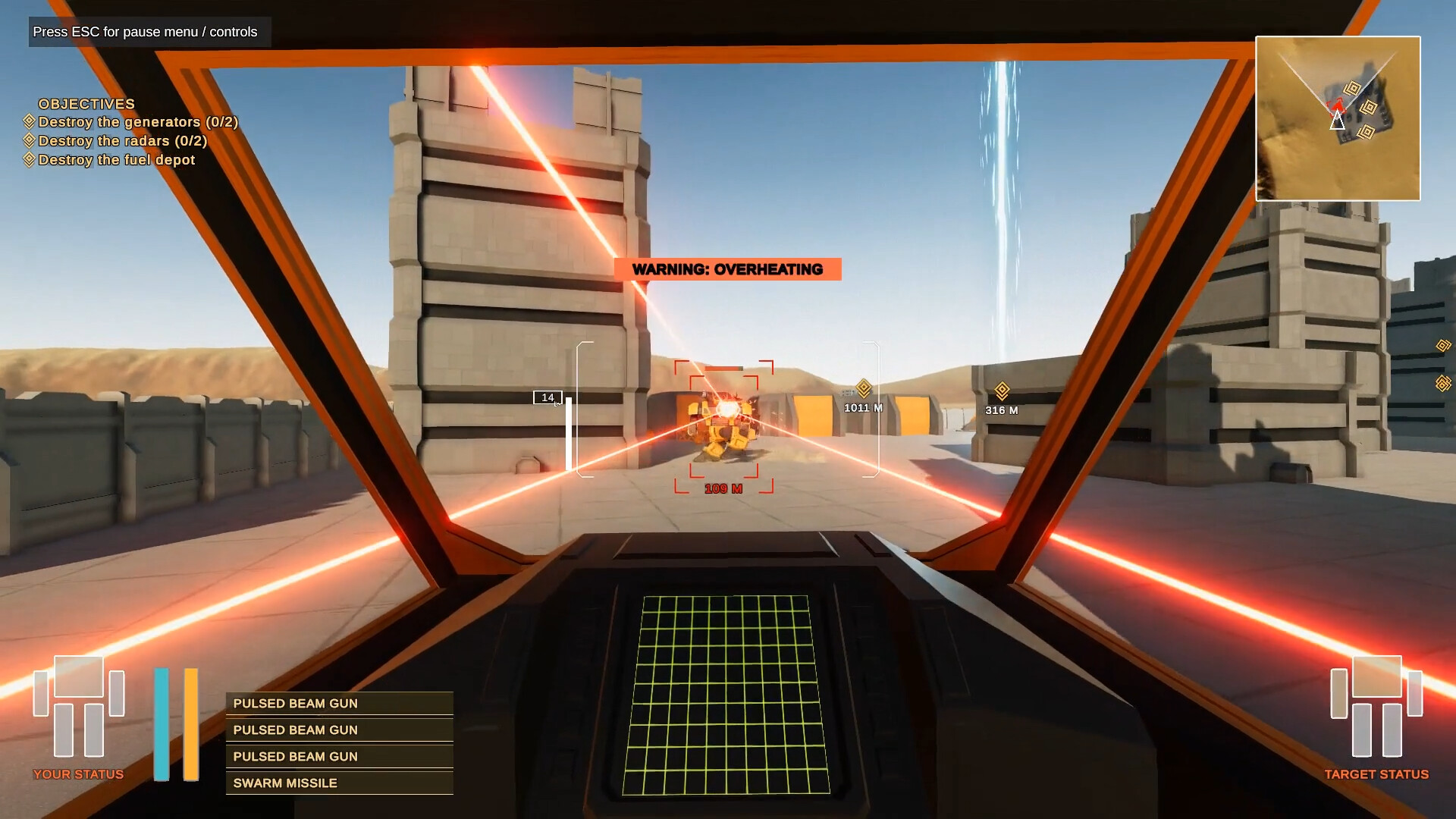Expand the OBJECTIVES panel heading
Image resolution: width=1456 pixels, height=819 pixels.
(x=87, y=104)
